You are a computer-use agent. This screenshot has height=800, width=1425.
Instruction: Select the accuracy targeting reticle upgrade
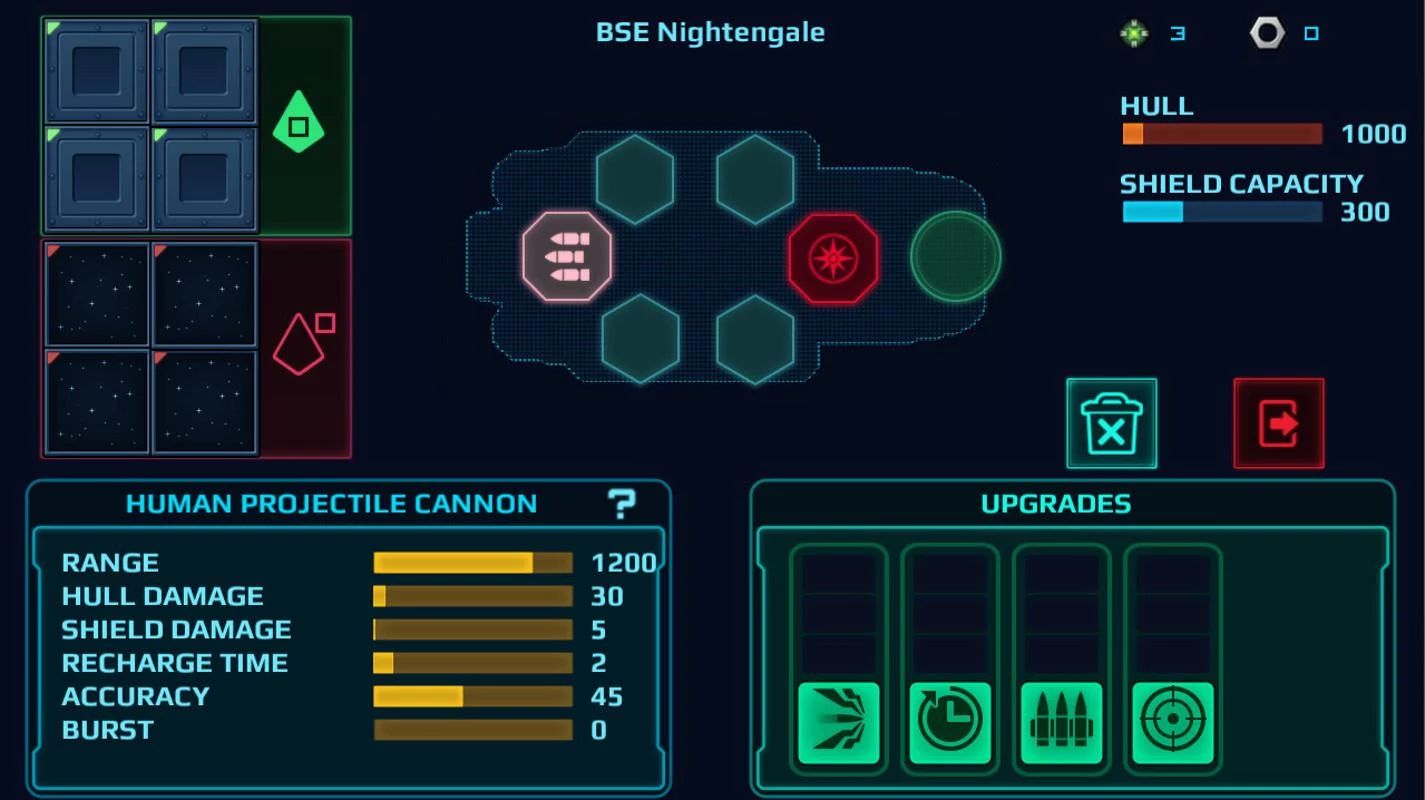coord(1172,722)
